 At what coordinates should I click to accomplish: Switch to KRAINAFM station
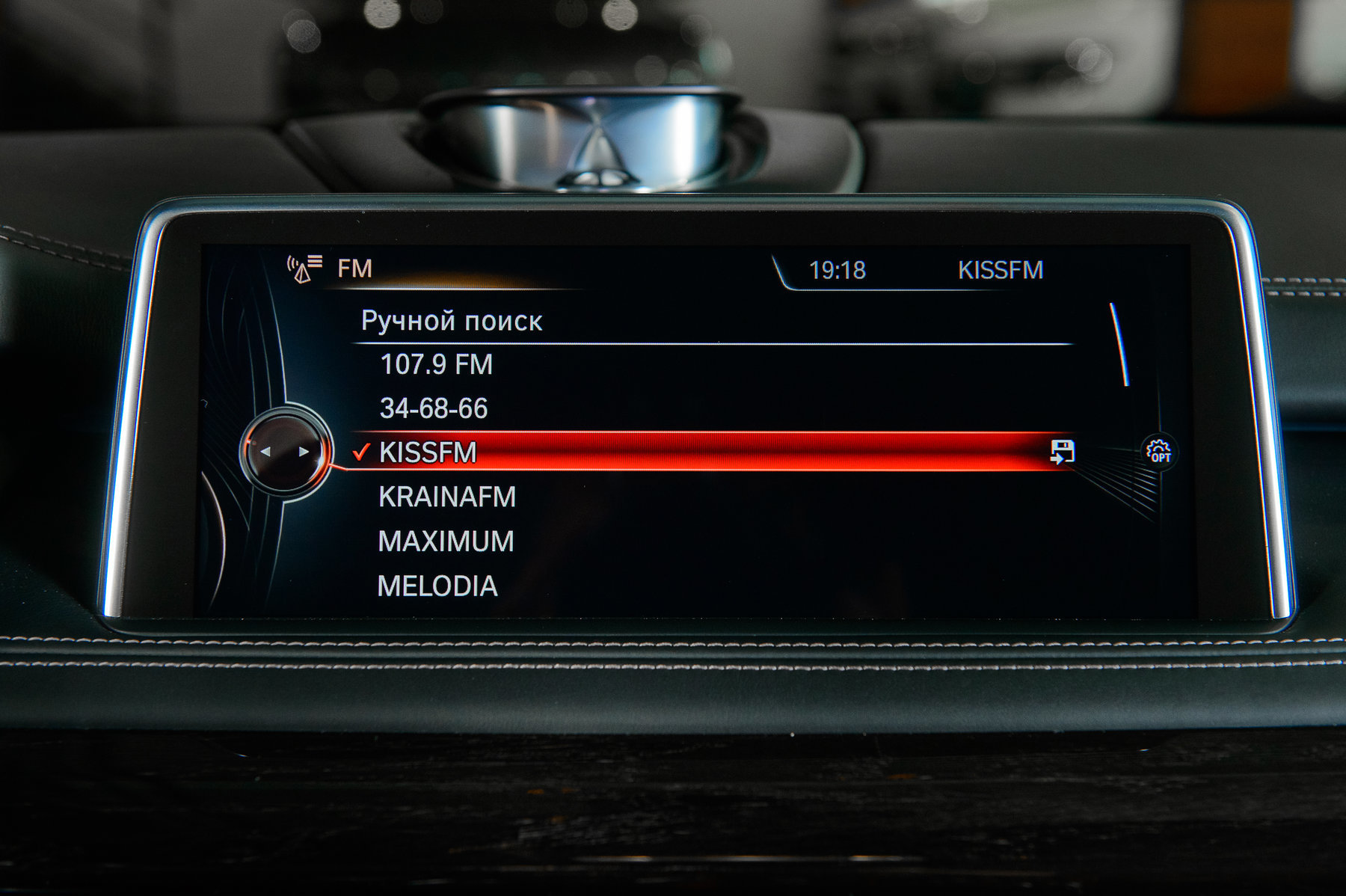coord(447,497)
